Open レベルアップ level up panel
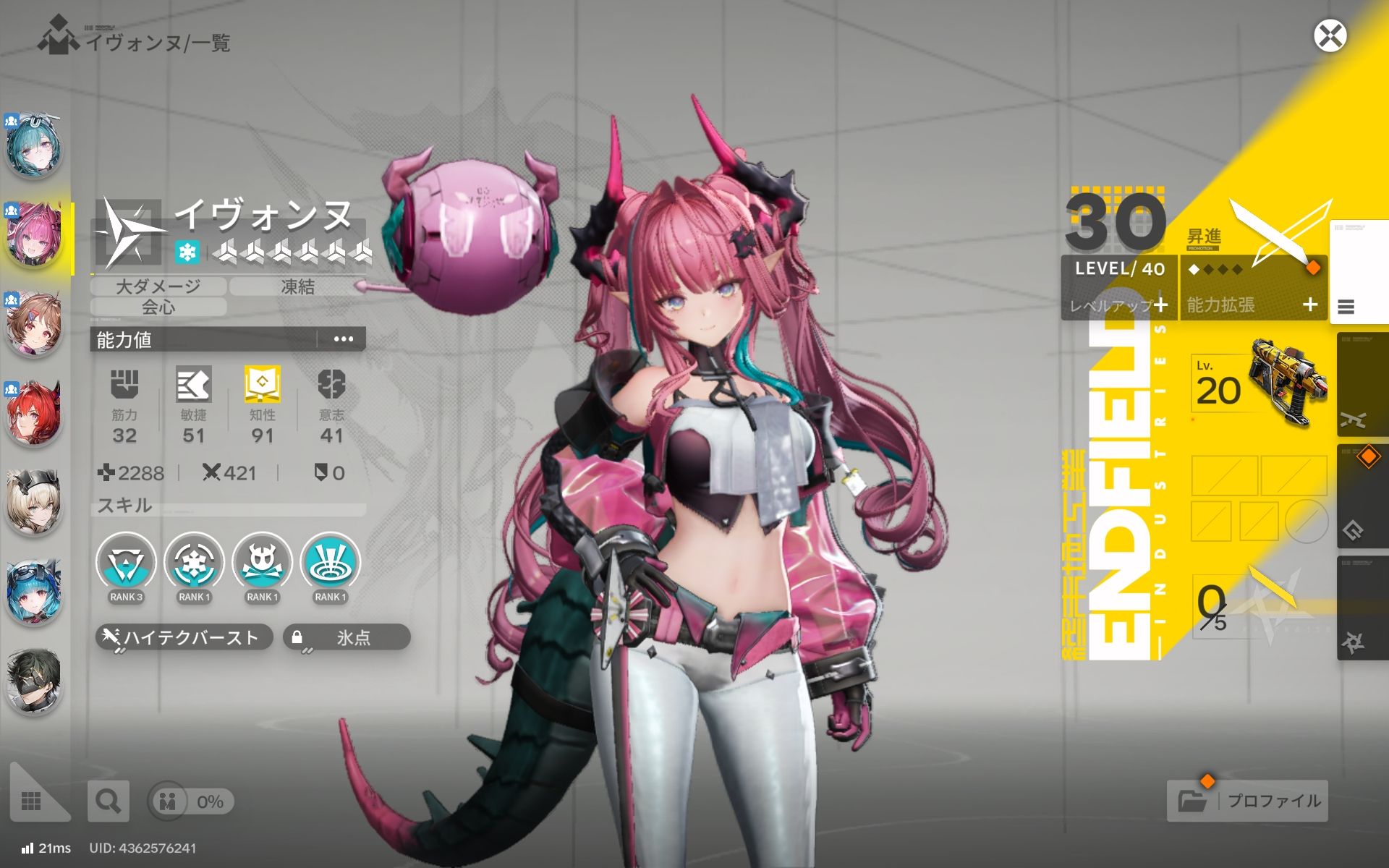 pos(1118,305)
